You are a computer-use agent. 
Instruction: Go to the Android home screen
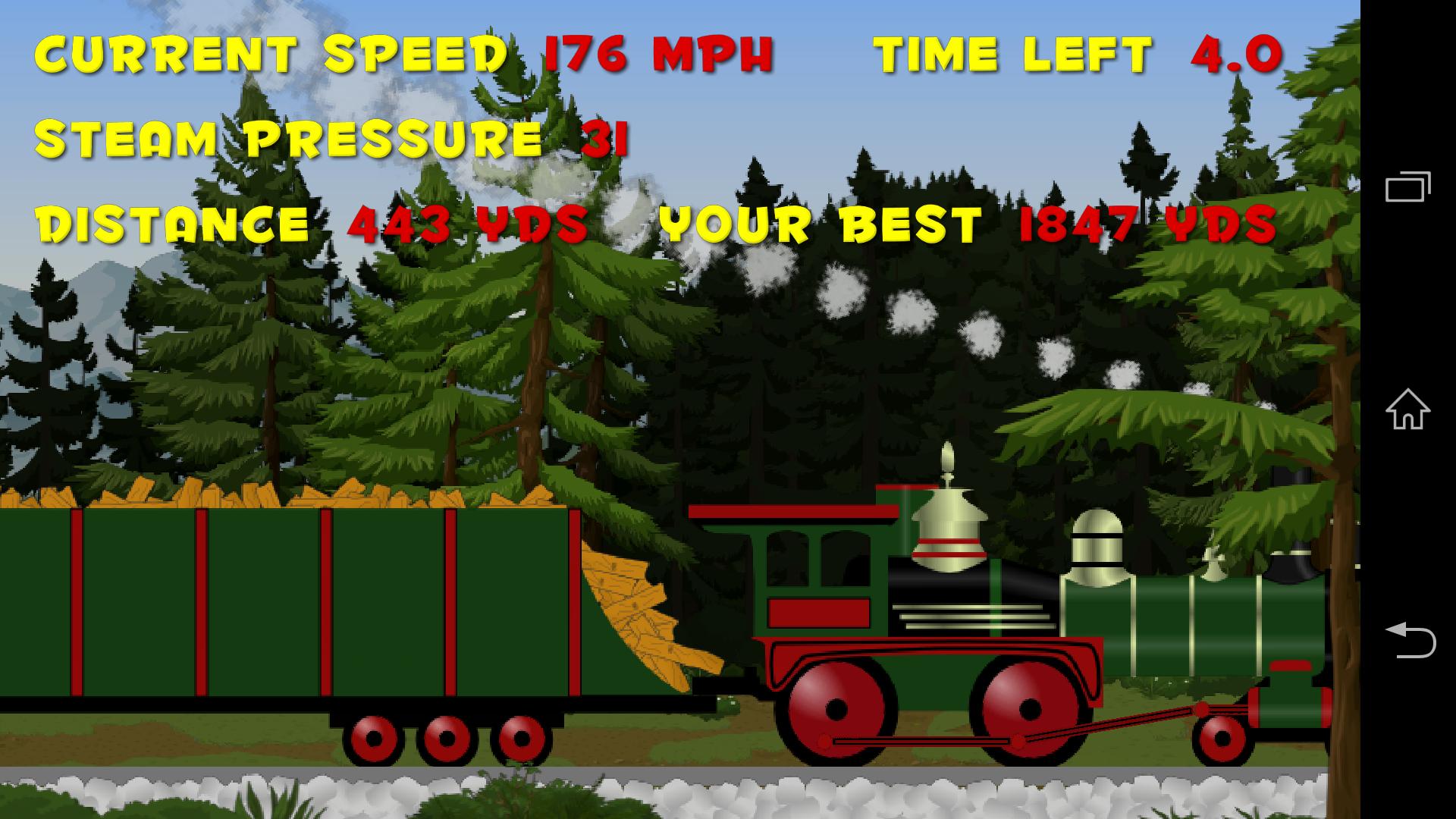click(1407, 409)
